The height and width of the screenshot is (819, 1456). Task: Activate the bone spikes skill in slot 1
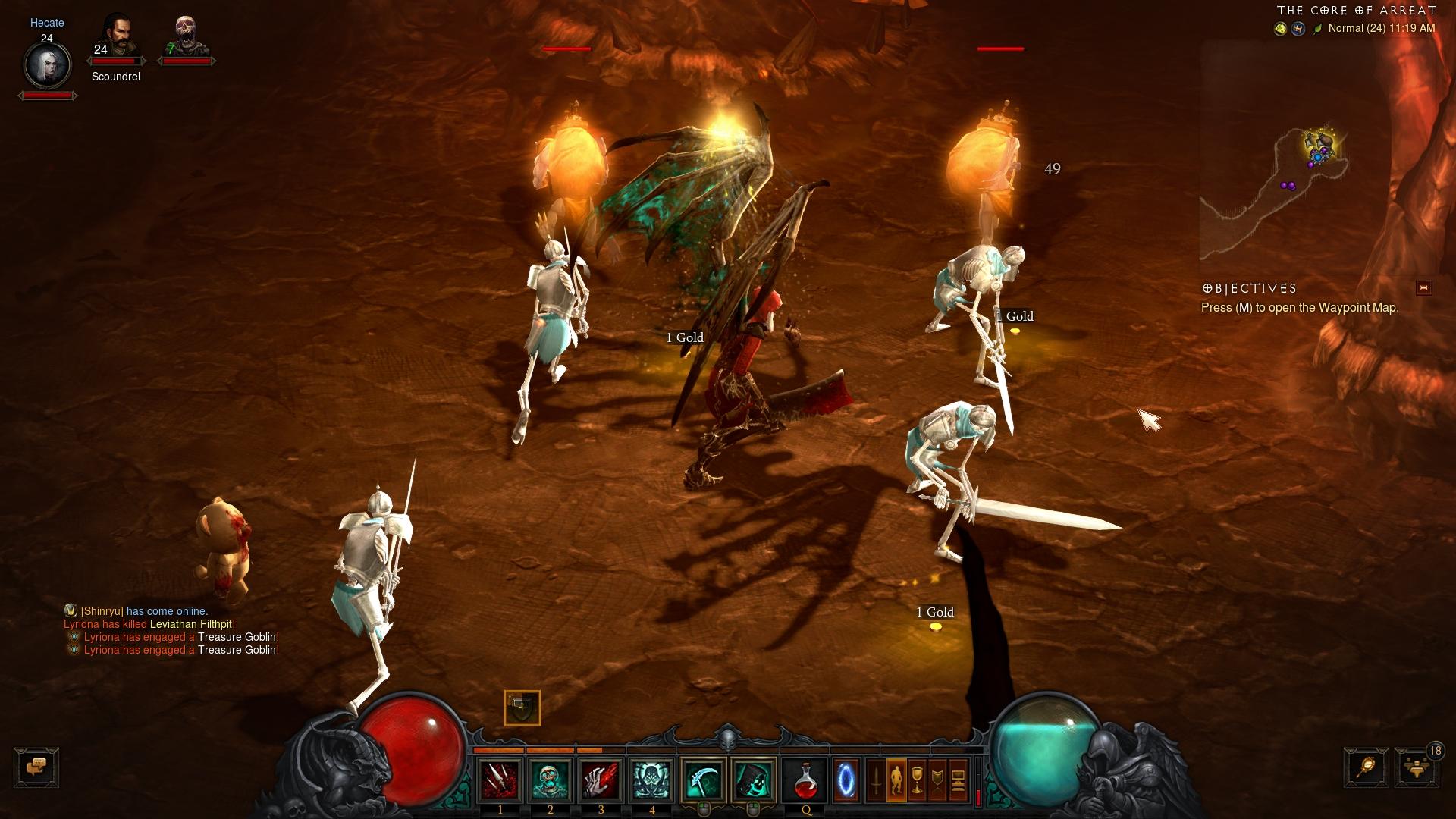click(x=500, y=780)
